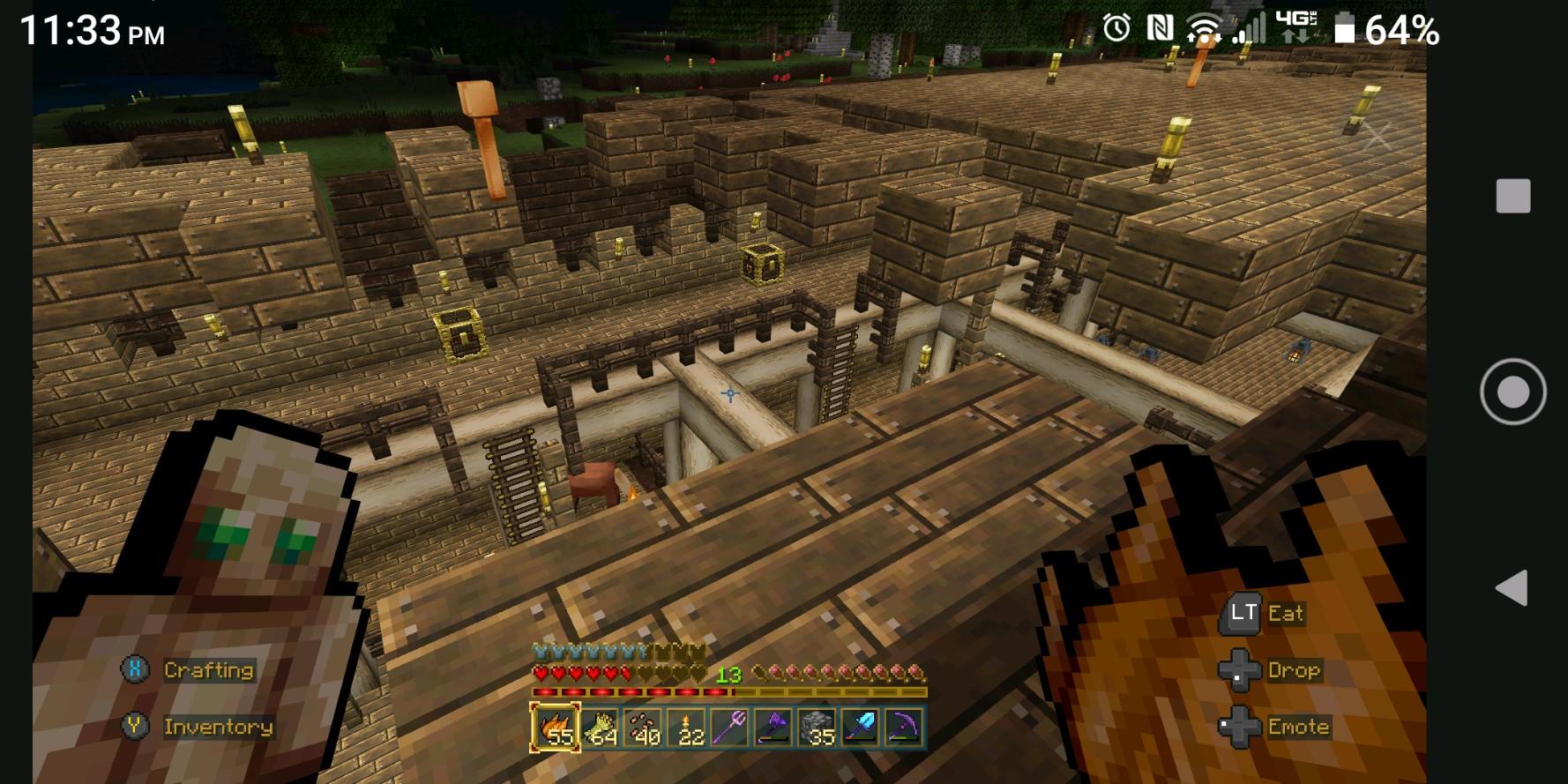Tap the Android back arrow
Image resolution: width=1568 pixels, height=784 pixels.
click(x=1512, y=587)
